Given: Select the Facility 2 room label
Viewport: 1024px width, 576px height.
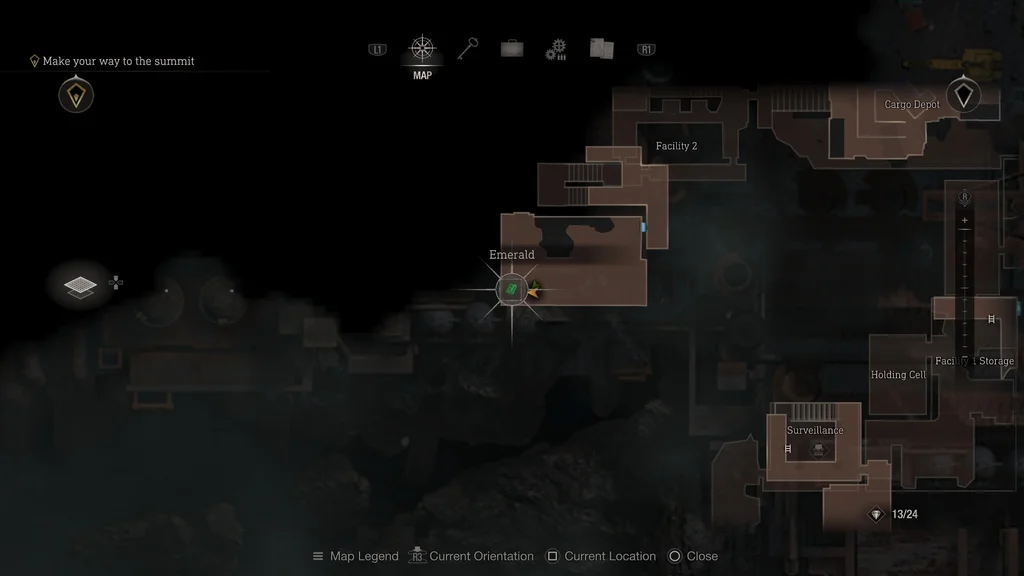Looking at the screenshot, I should 676,146.
